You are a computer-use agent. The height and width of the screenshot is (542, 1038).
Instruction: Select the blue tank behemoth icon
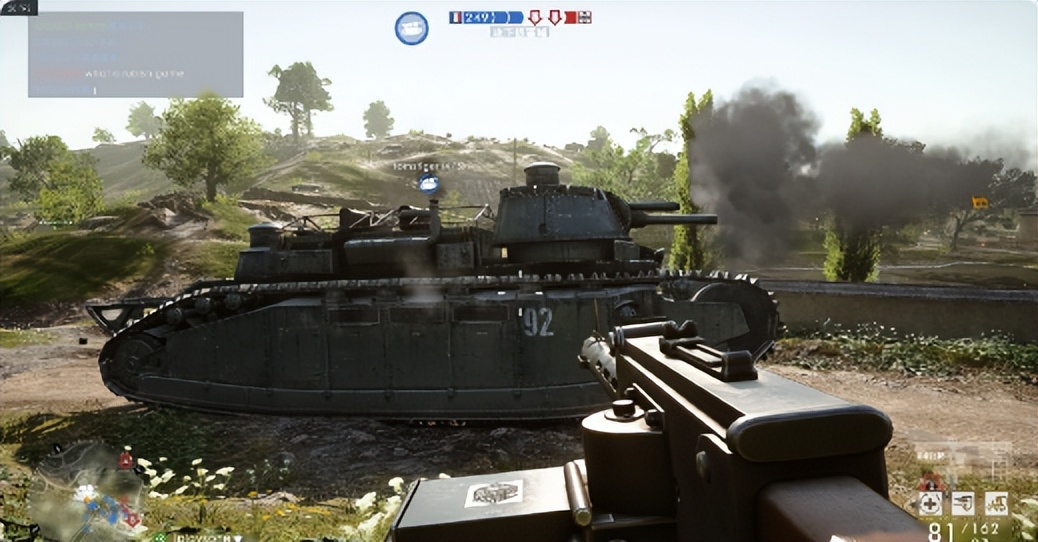click(x=411, y=28)
